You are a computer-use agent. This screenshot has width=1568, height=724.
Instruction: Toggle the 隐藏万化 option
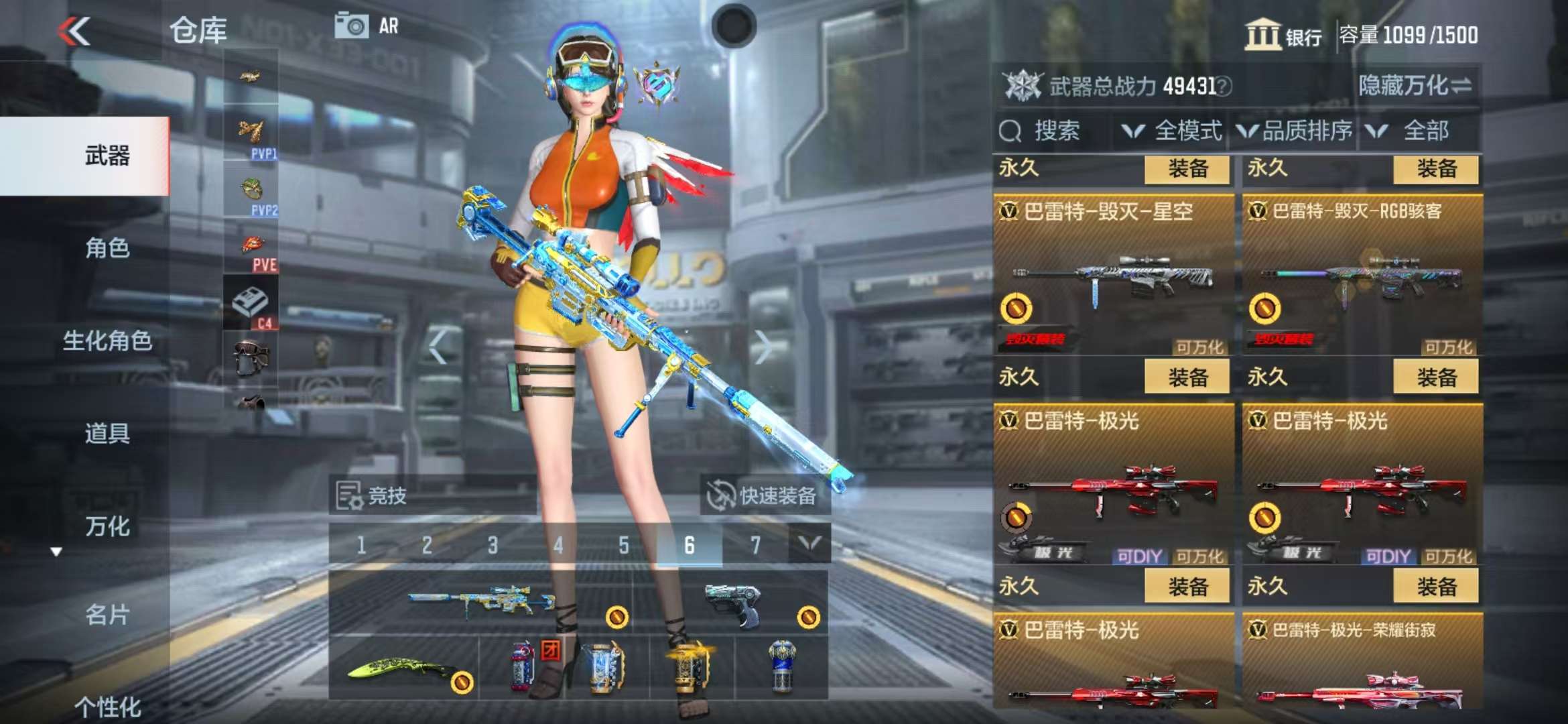[1415, 86]
